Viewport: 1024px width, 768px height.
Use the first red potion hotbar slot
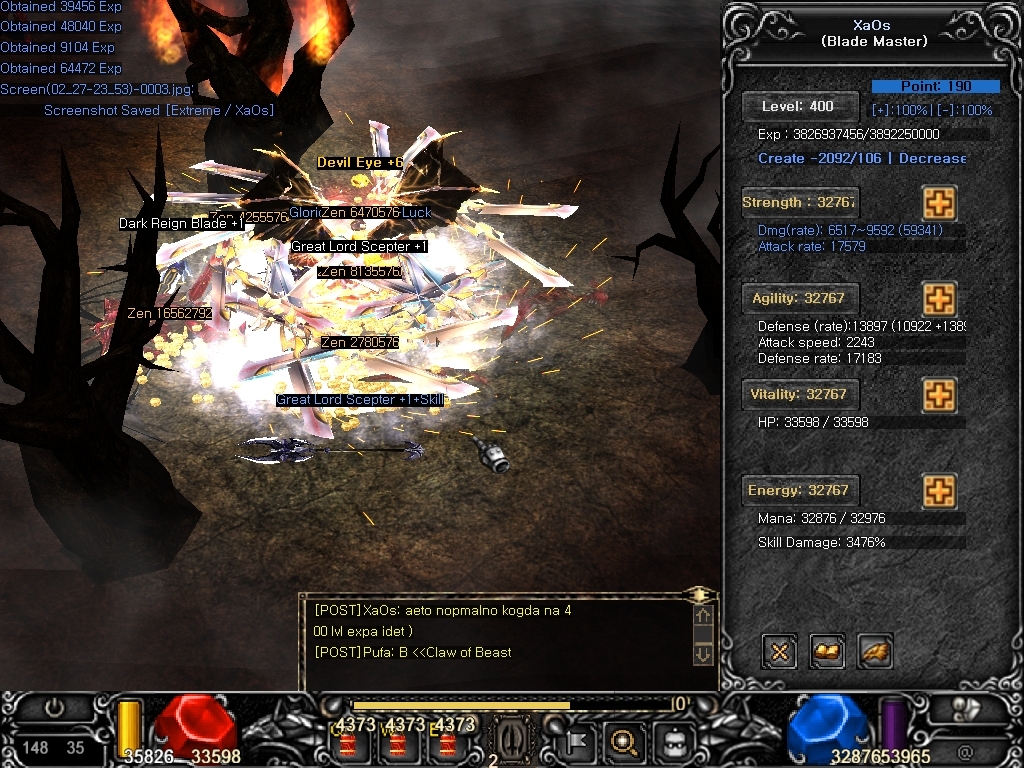[350, 743]
